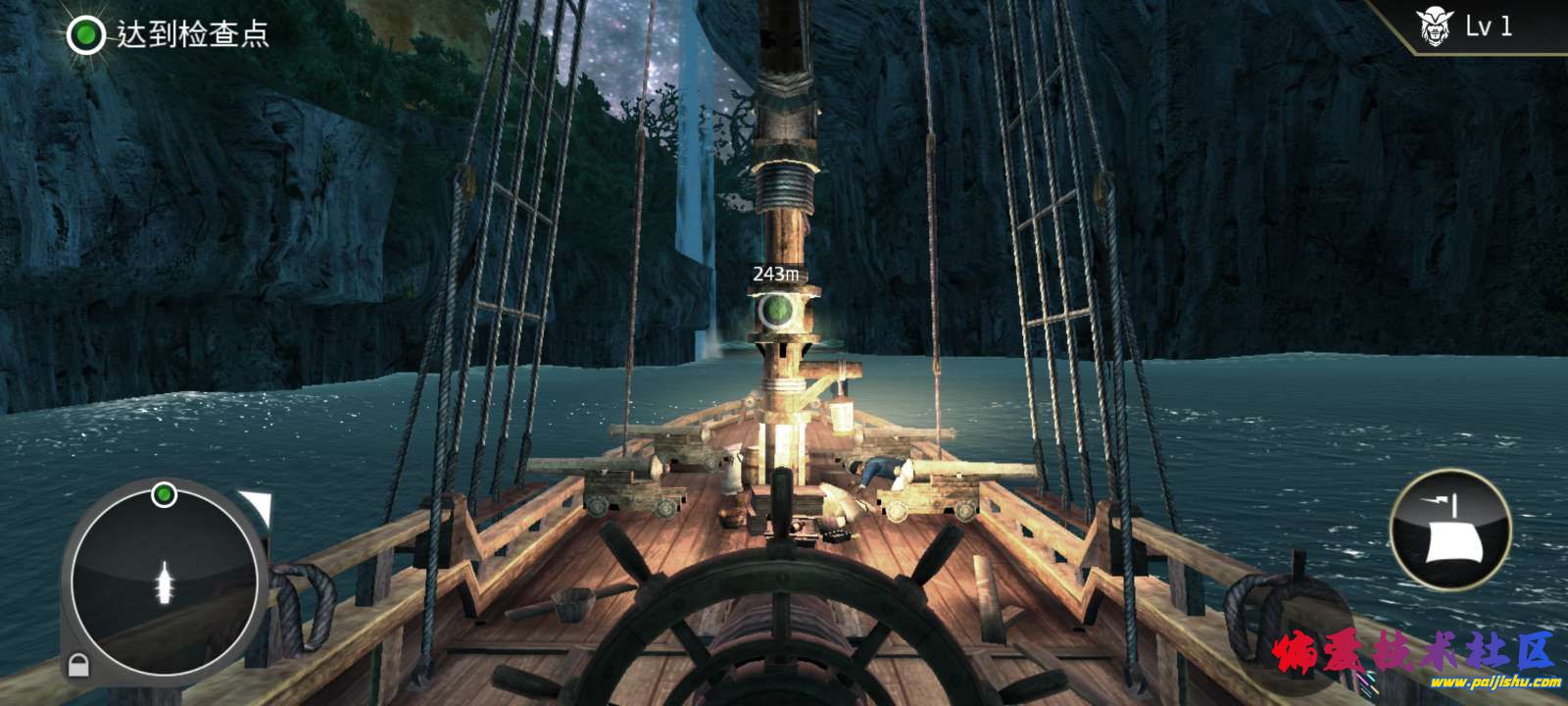Tap the sail speed button
Image resolution: width=1568 pixels, height=706 pixels.
coord(1450,530)
